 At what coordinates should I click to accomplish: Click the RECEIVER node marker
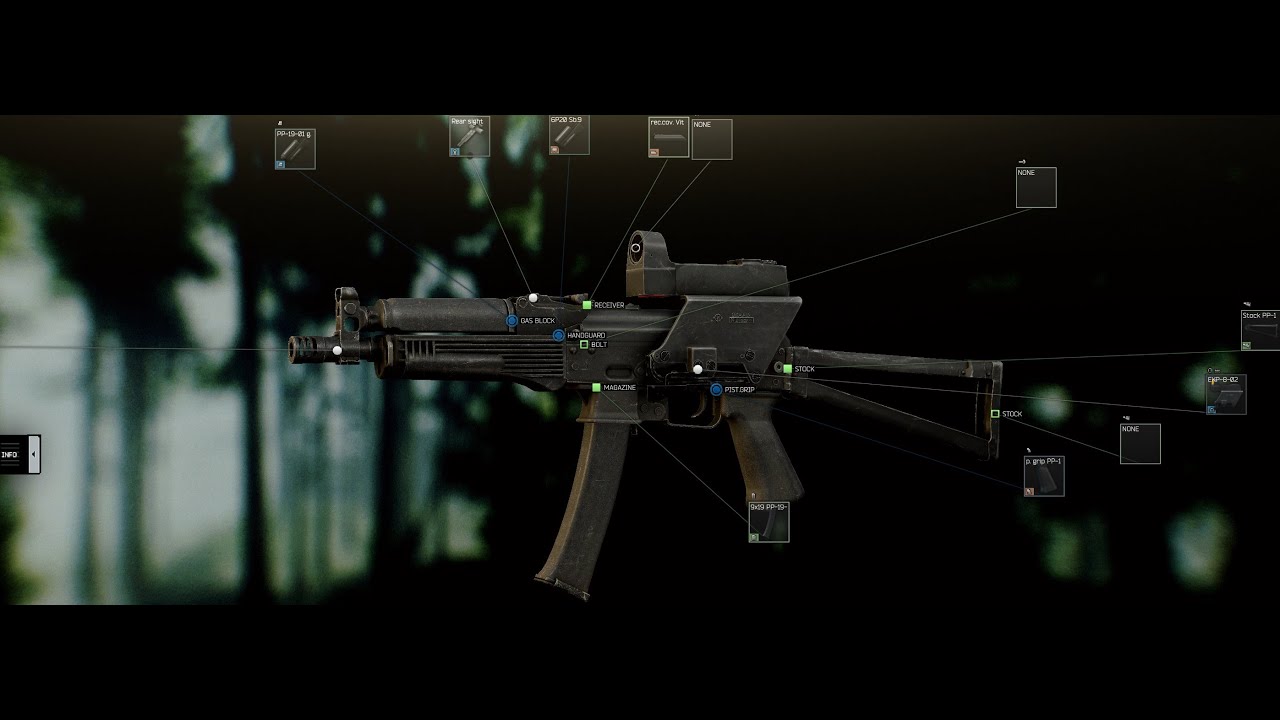587,305
